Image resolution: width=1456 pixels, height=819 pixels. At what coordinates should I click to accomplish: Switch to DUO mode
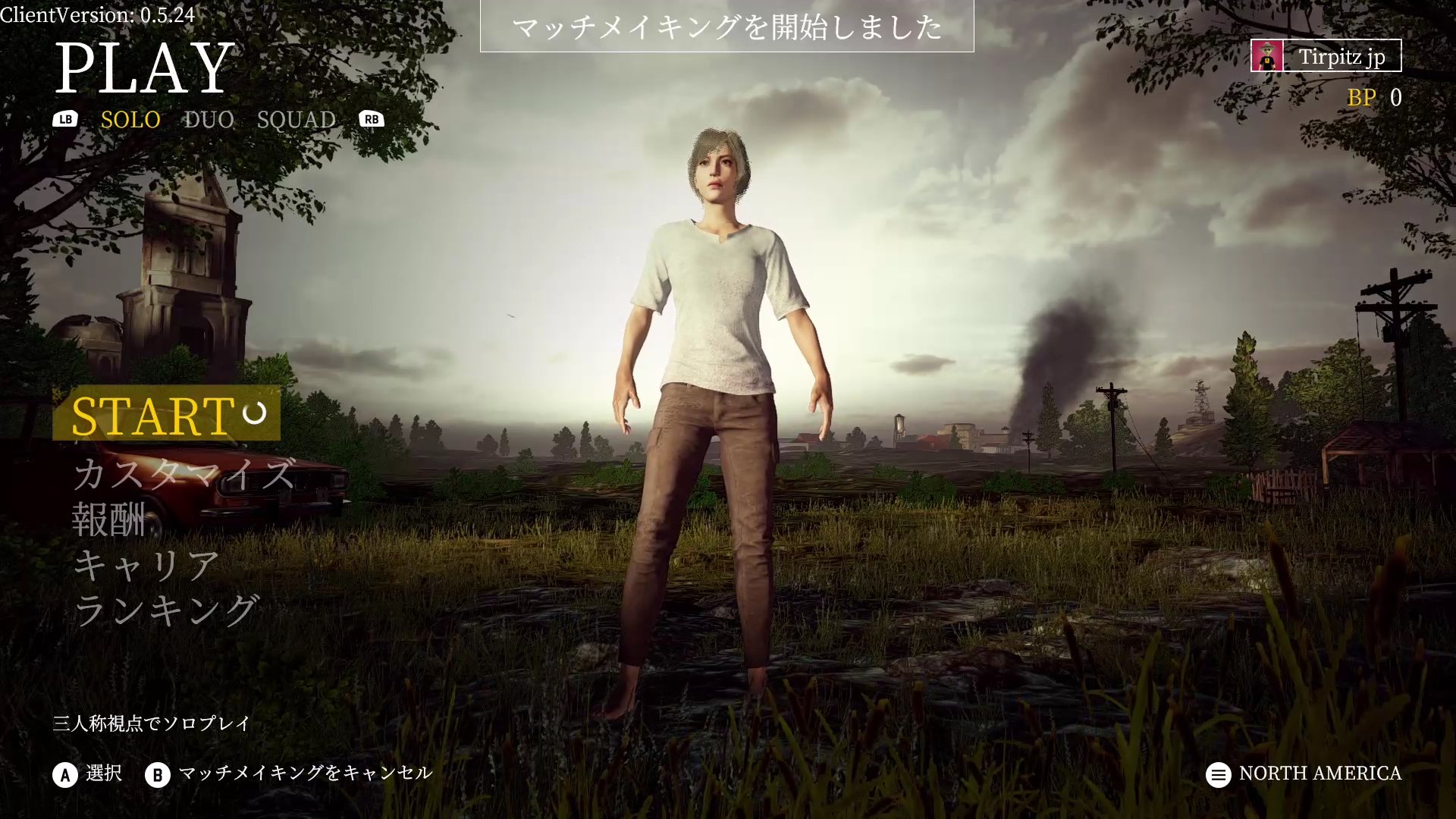208,119
